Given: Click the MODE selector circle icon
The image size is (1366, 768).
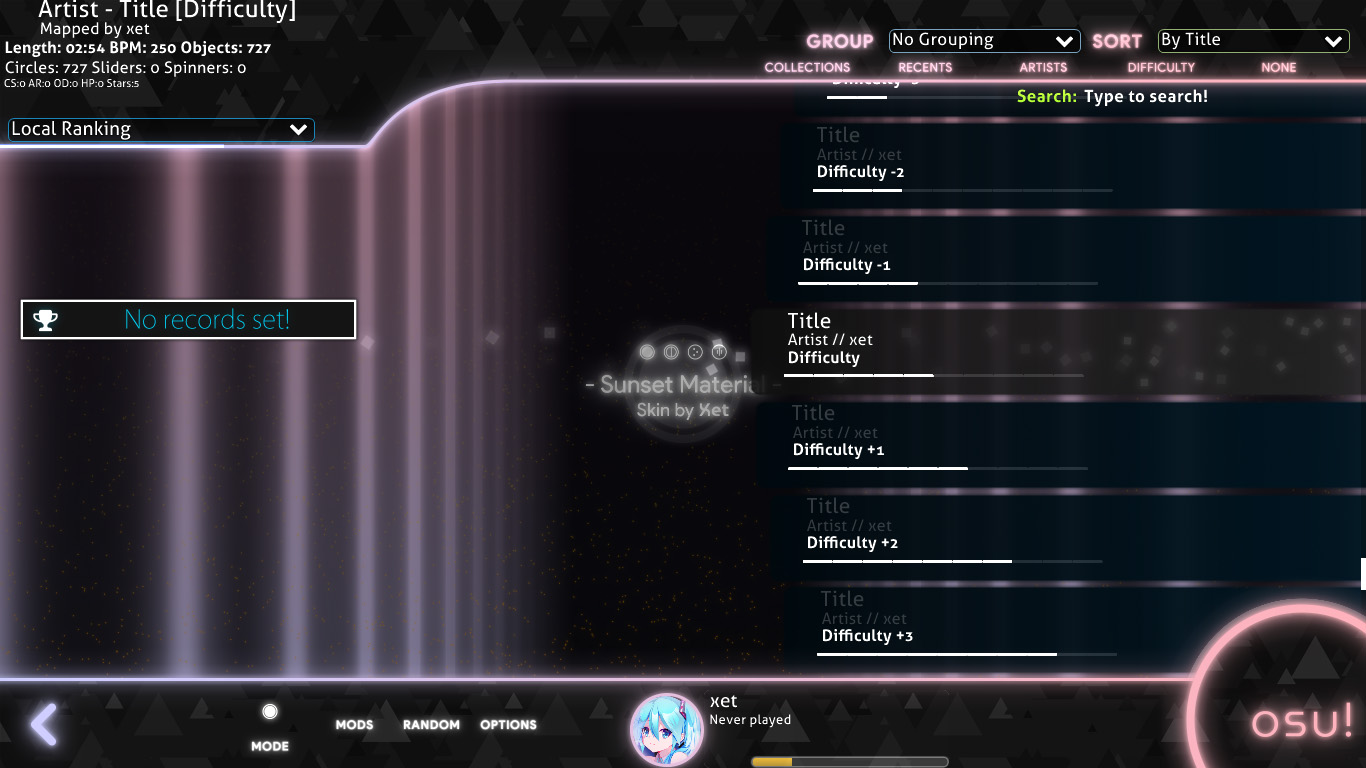Looking at the screenshot, I should pos(269,710).
